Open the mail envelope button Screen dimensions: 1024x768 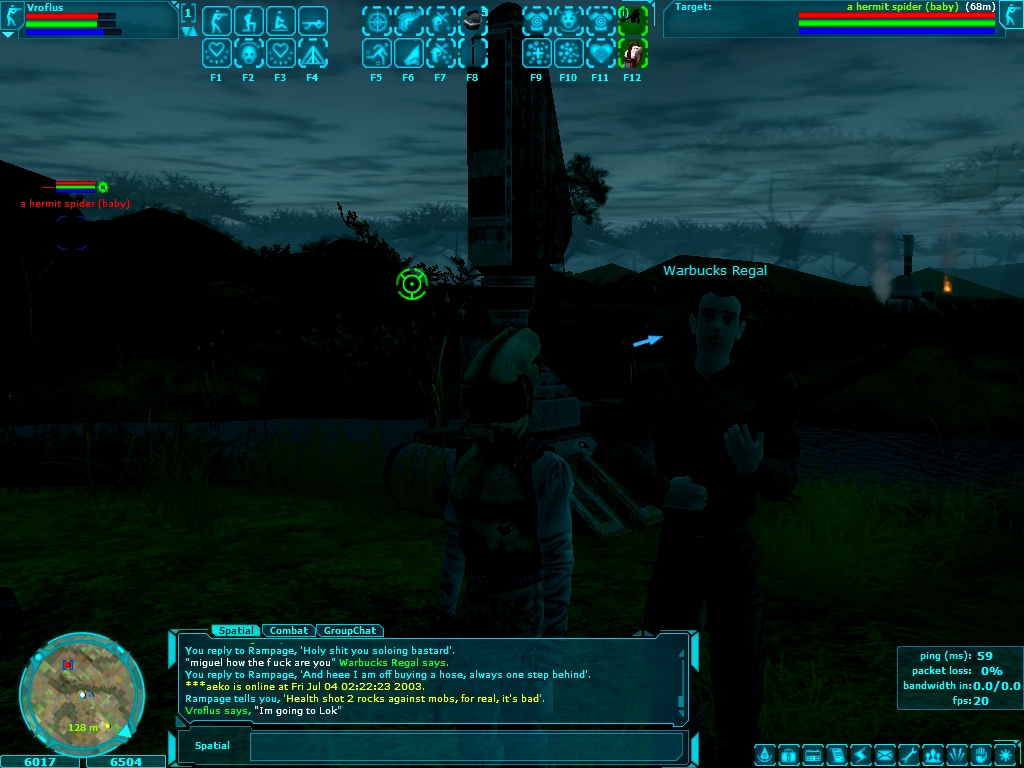tap(885, 754)
